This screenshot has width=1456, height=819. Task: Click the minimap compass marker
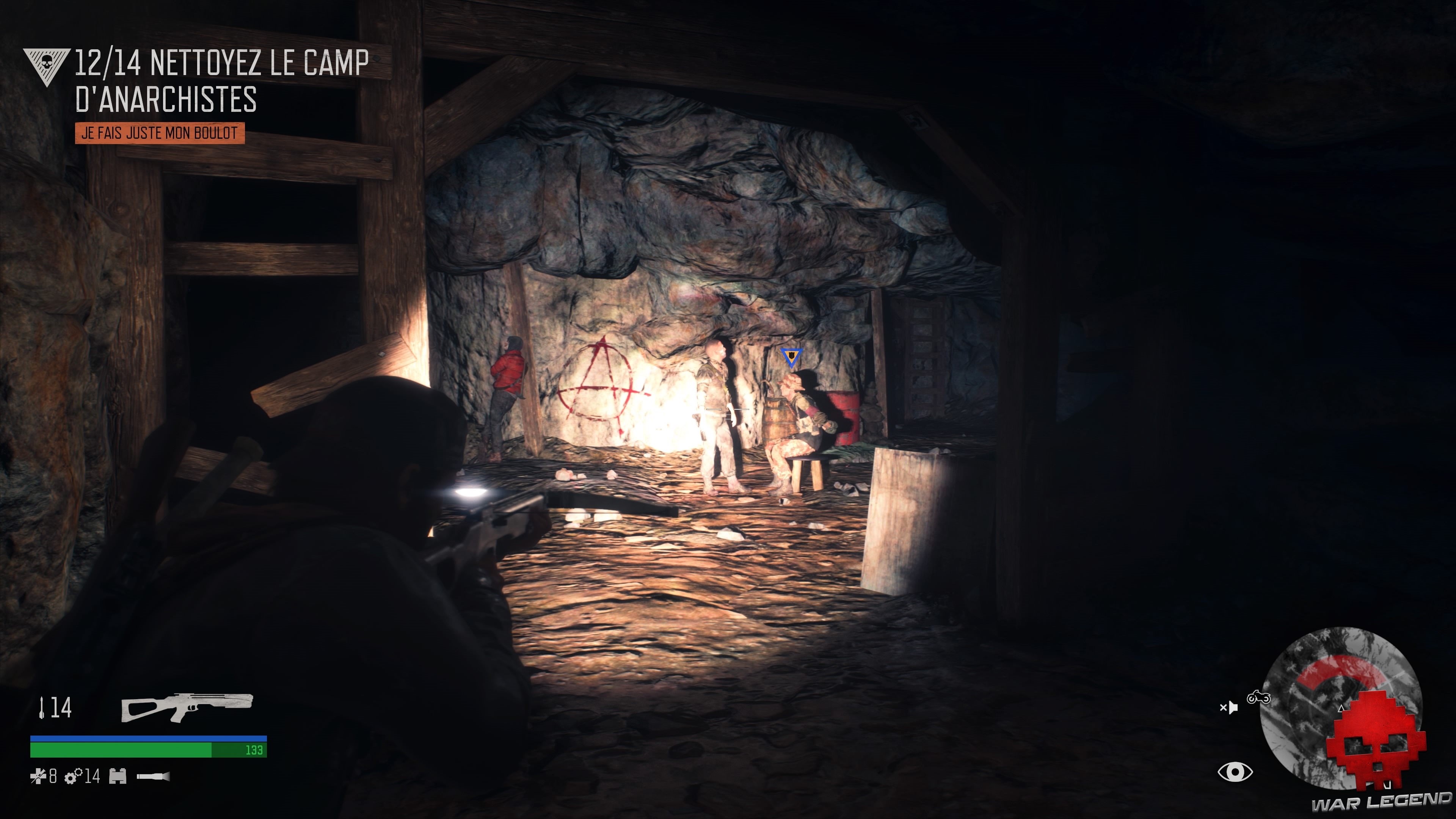tap(1341, 709)
